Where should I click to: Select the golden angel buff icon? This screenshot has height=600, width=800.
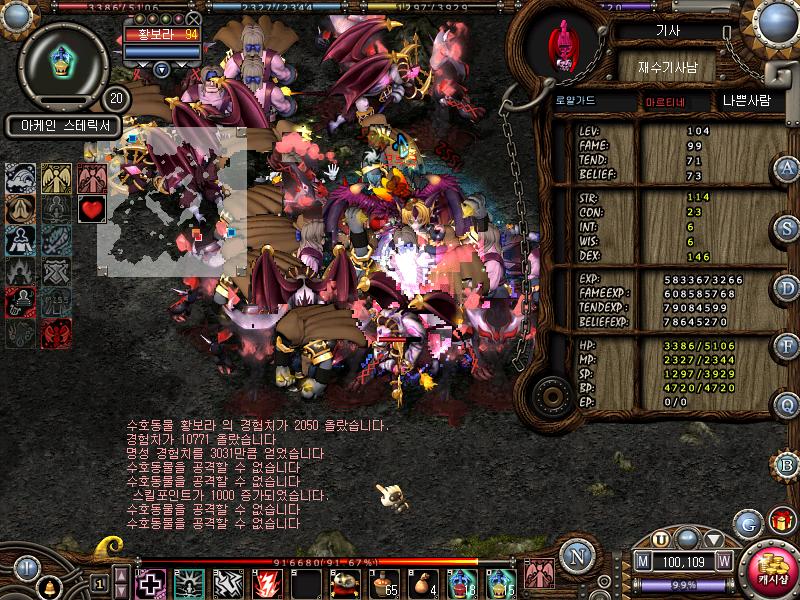pyautogui.click(x=56, y=178)
